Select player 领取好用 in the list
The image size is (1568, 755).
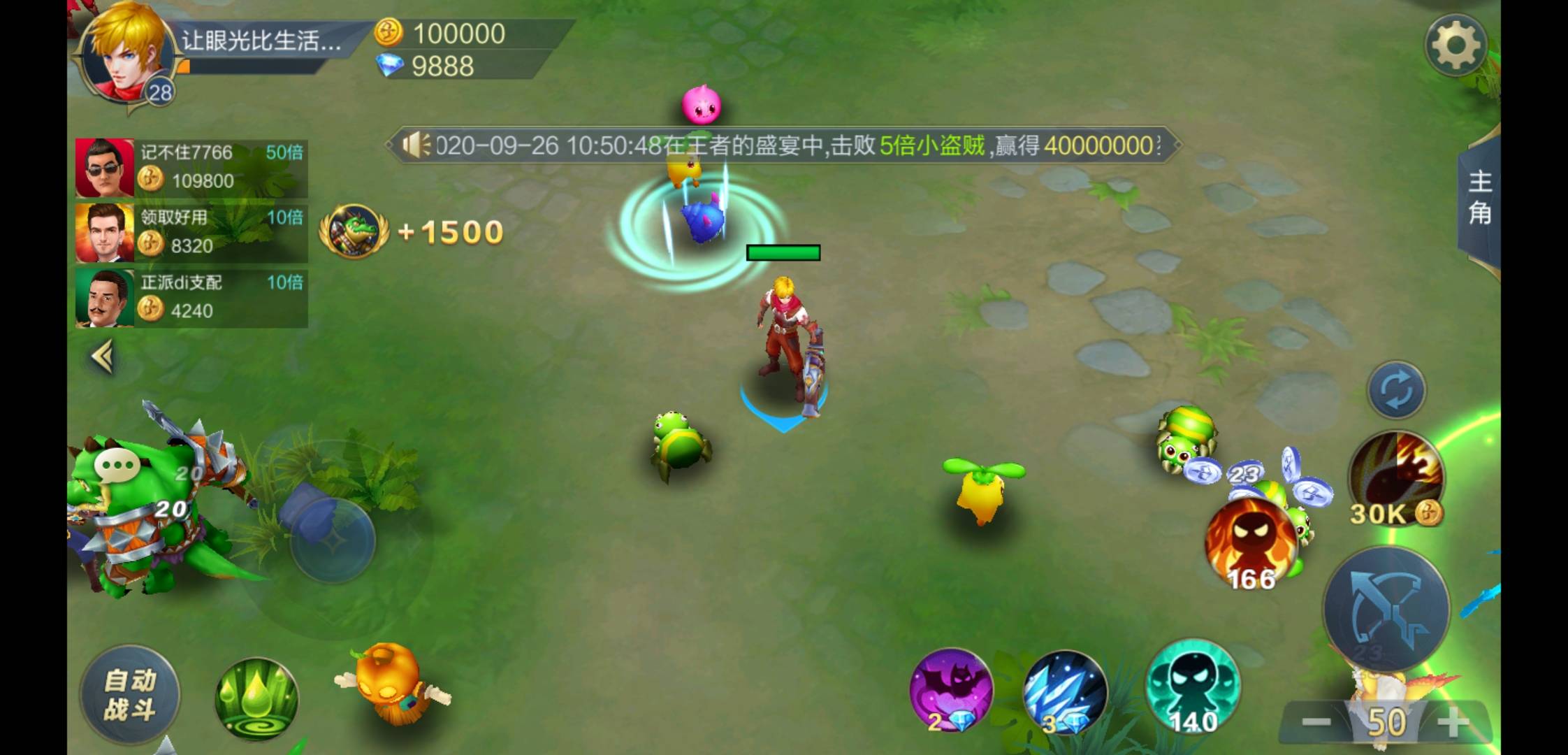pos(191,233)
